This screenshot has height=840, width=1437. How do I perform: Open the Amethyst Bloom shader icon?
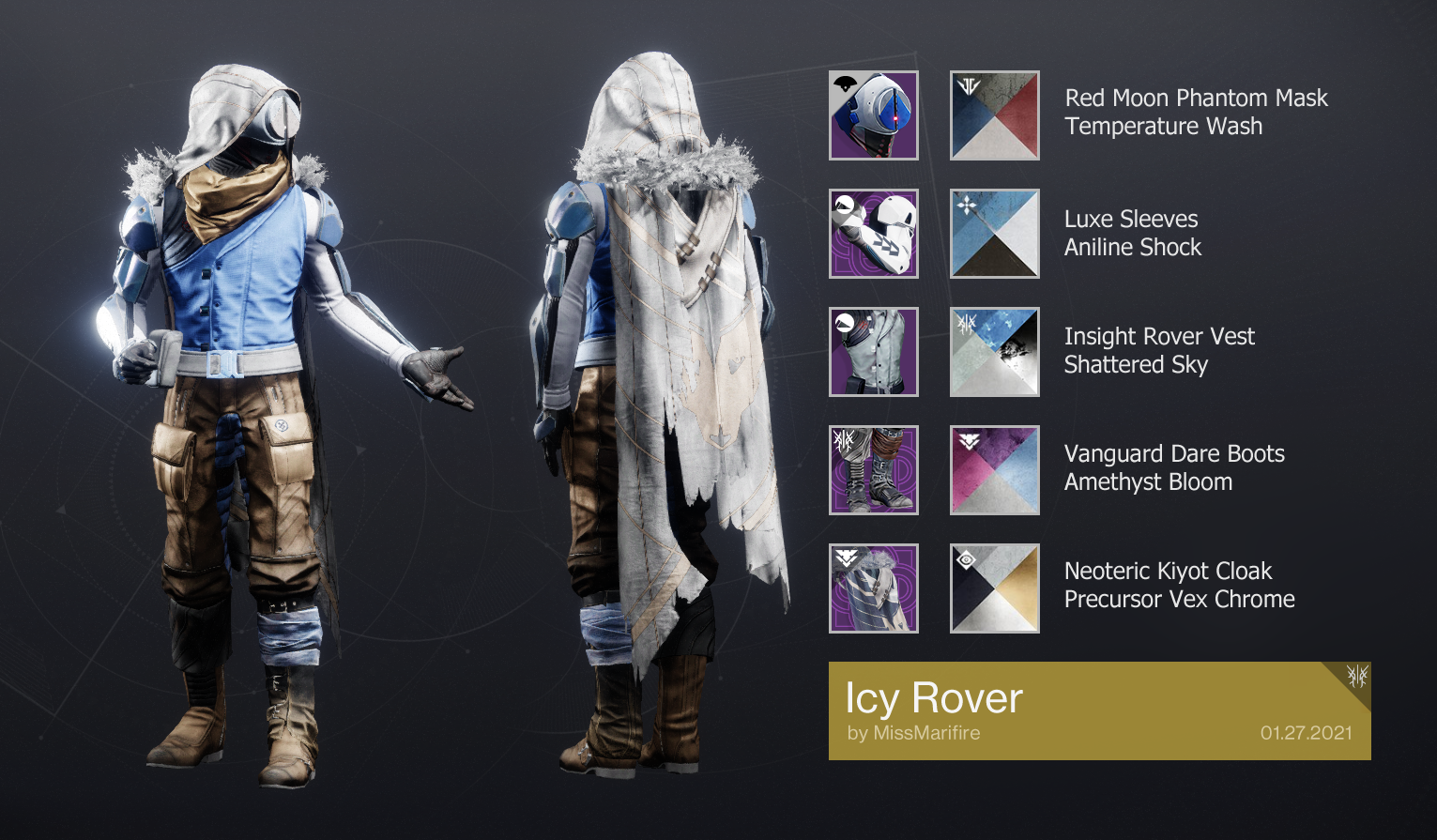tap(993, 469)
